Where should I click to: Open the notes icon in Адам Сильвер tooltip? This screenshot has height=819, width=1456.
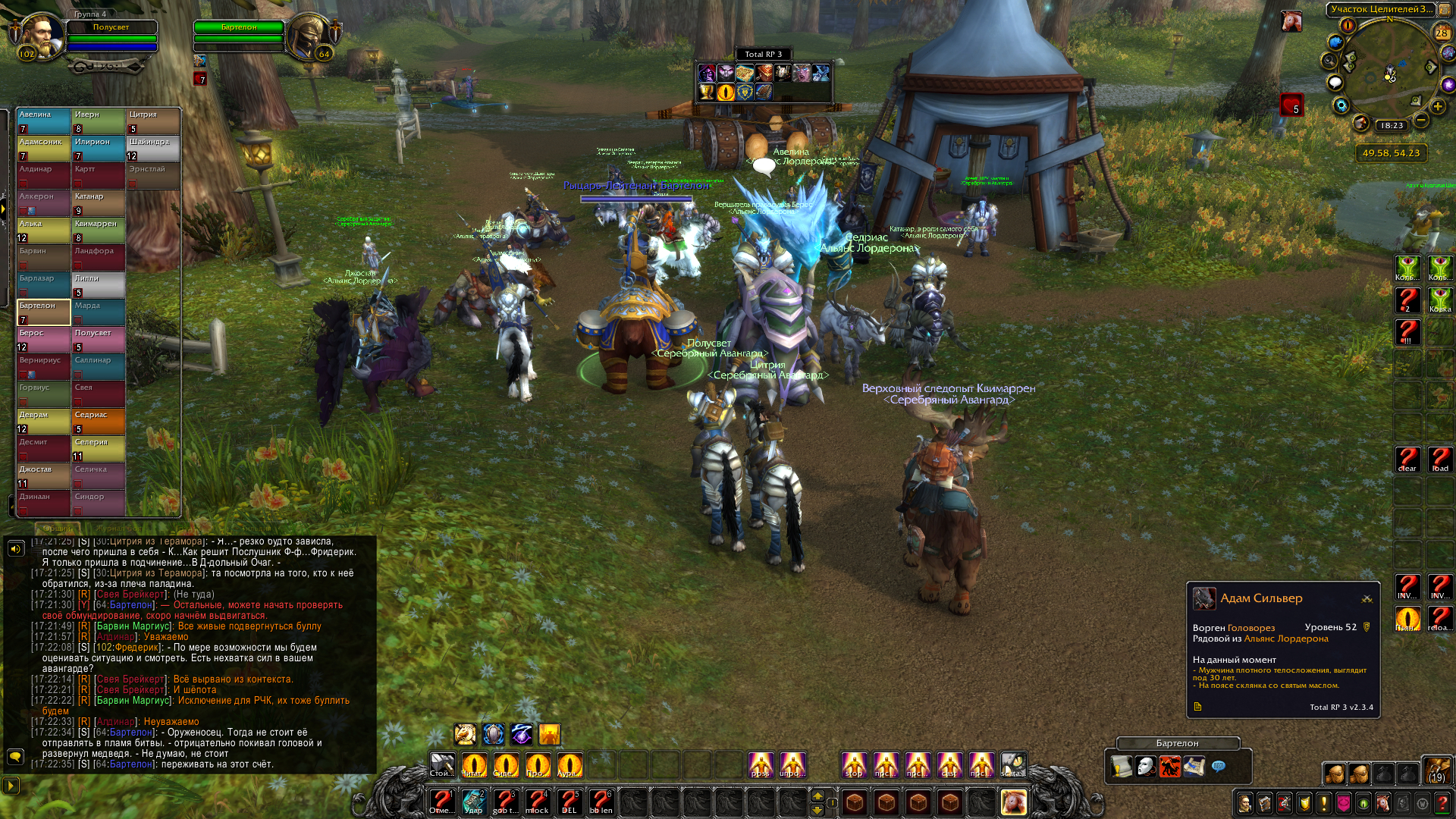[x=1198, y=707]
